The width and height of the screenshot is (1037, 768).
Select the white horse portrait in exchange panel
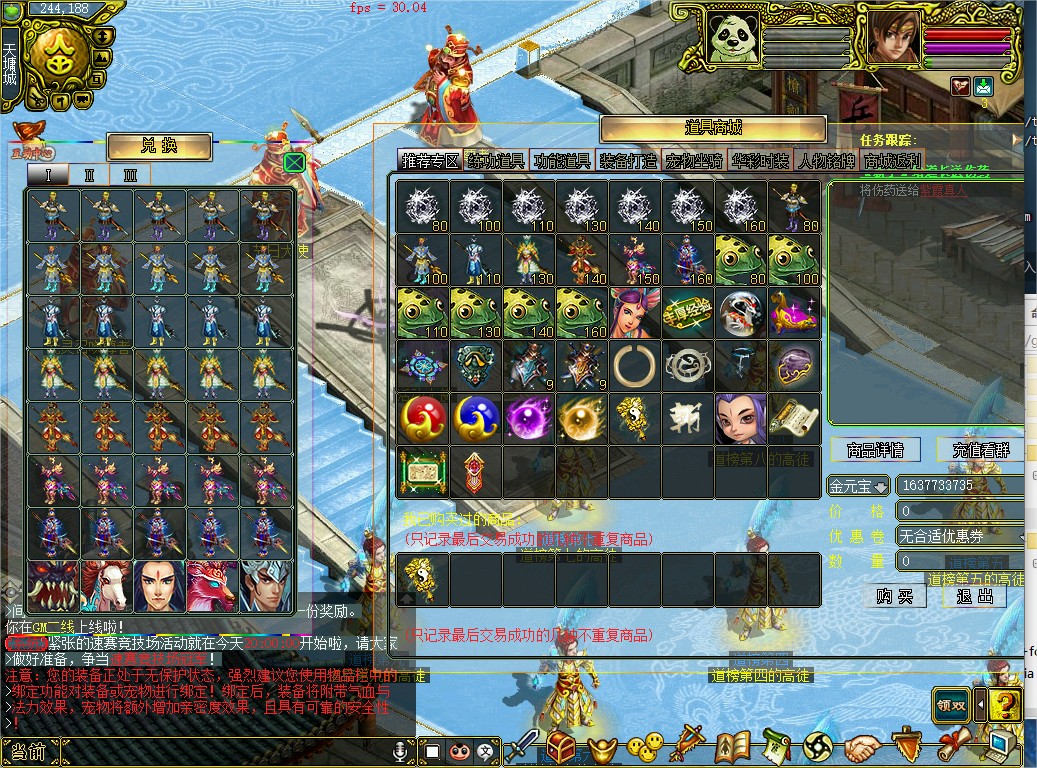tap(107, 587)
